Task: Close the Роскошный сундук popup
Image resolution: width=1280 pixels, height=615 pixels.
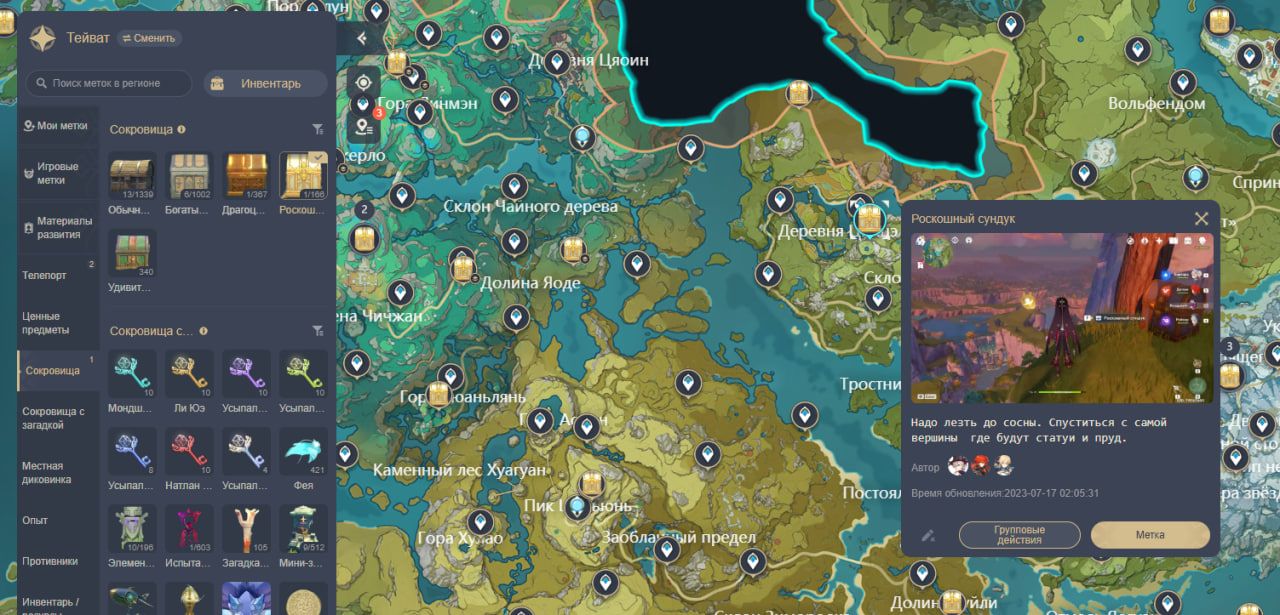Action: click(x=1201, y=218)
